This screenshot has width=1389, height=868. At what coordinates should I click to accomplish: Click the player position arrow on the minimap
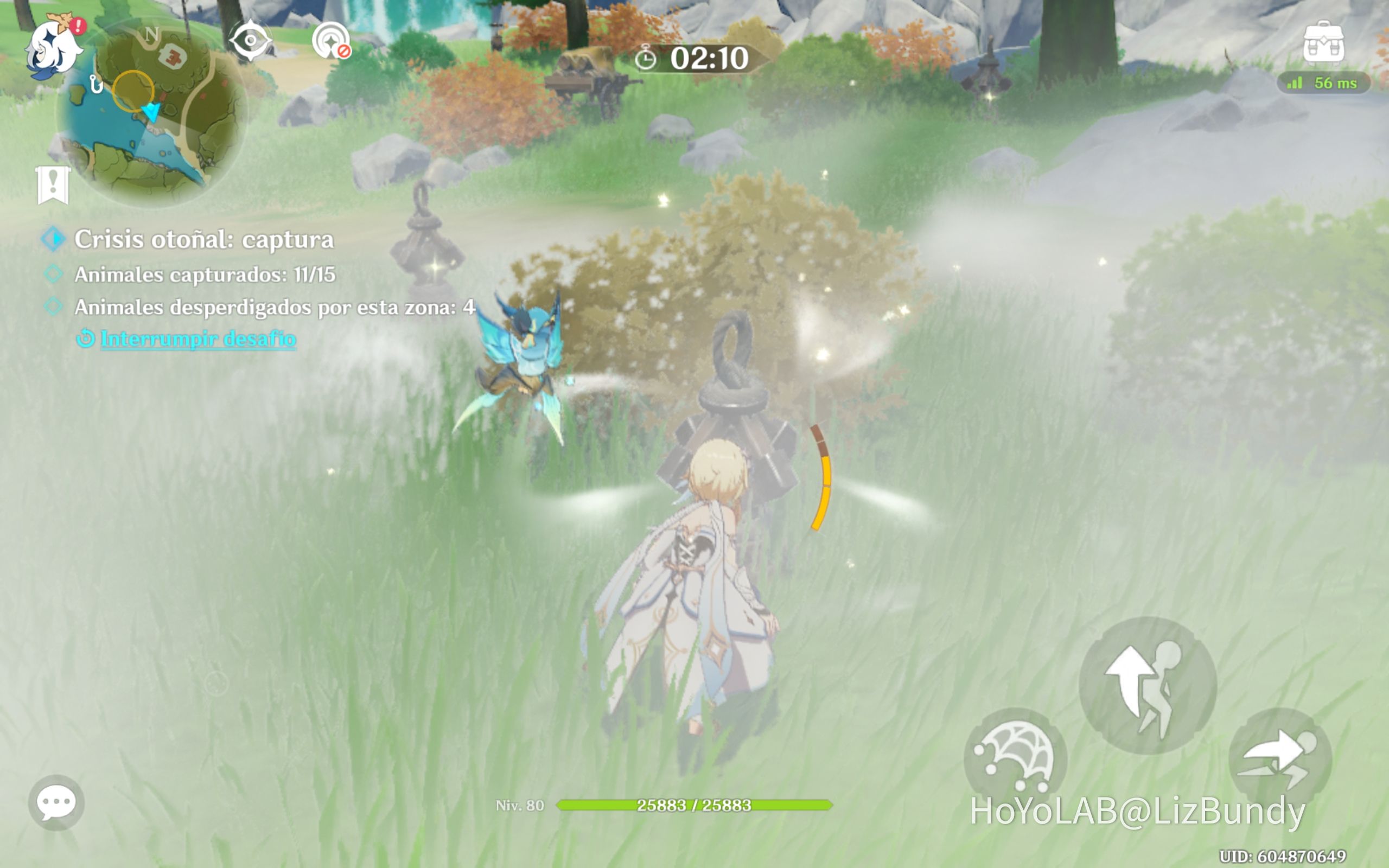151,112
